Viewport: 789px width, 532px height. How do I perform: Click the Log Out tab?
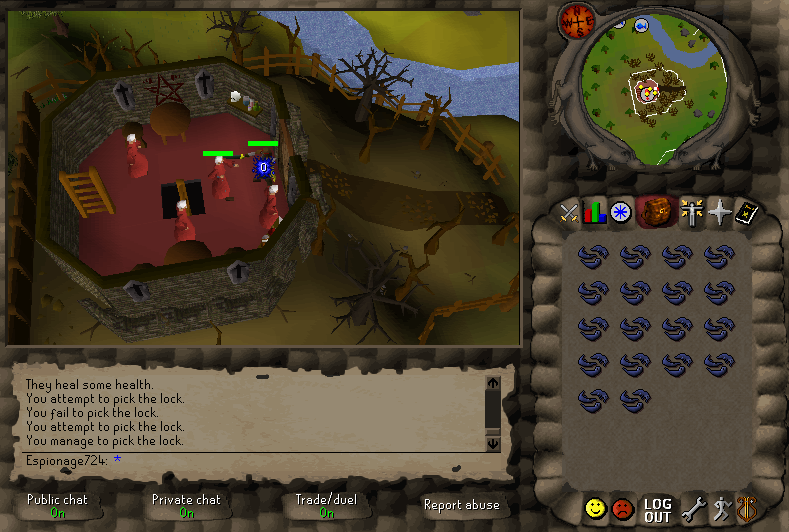coord(657,510)
